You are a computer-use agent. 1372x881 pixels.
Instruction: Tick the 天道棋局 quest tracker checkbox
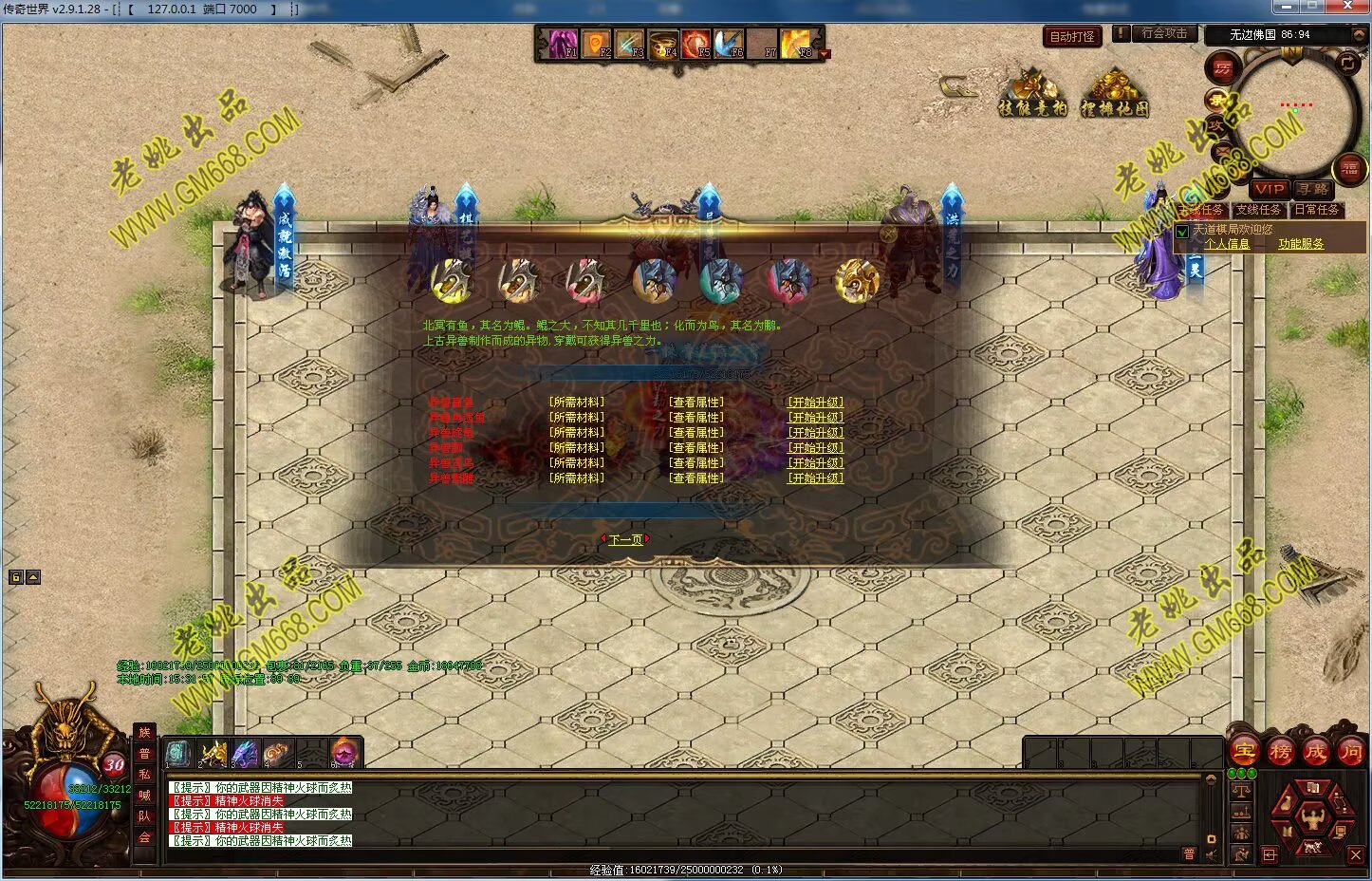pos(1182,231)
